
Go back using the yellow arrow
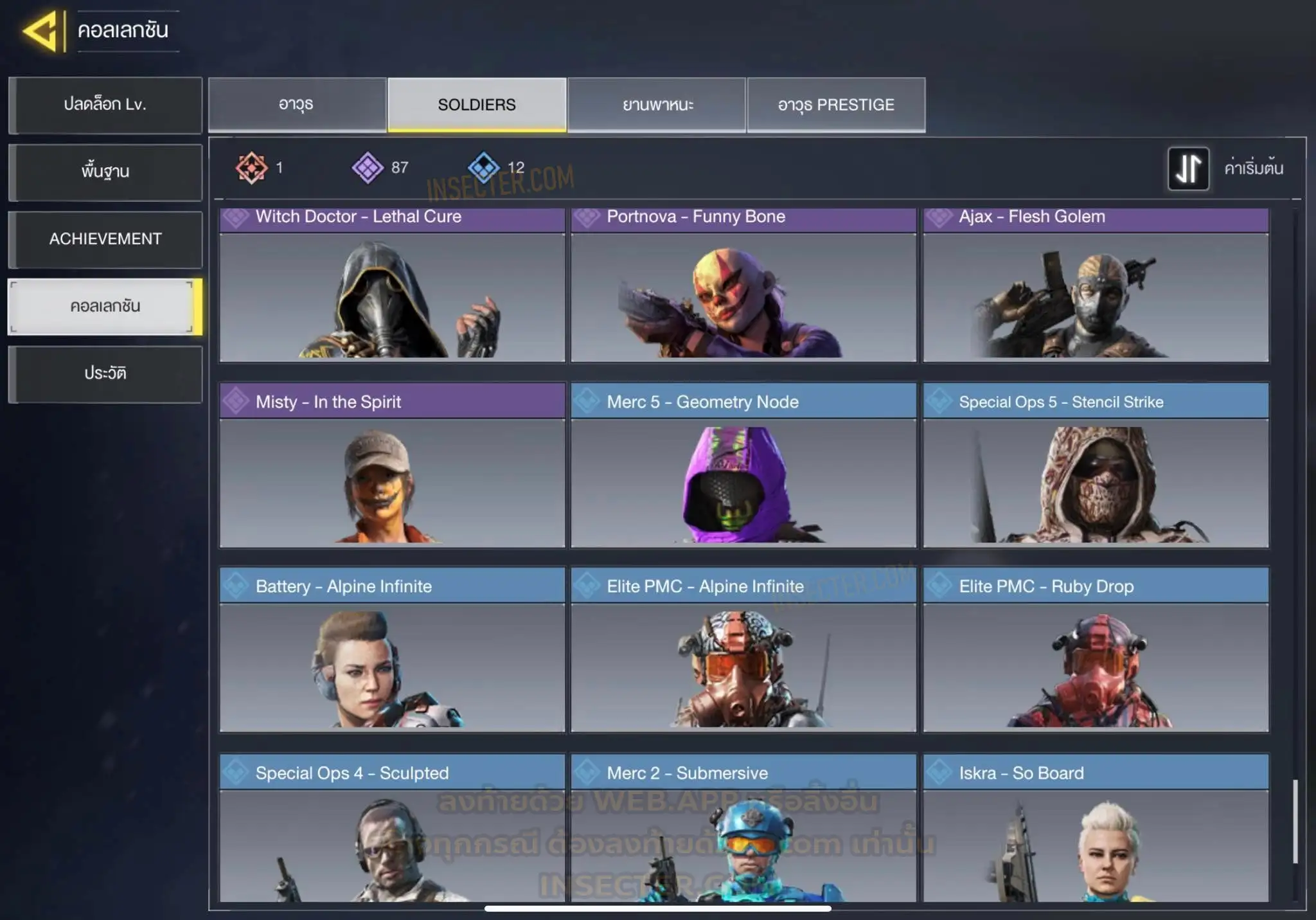42,31
